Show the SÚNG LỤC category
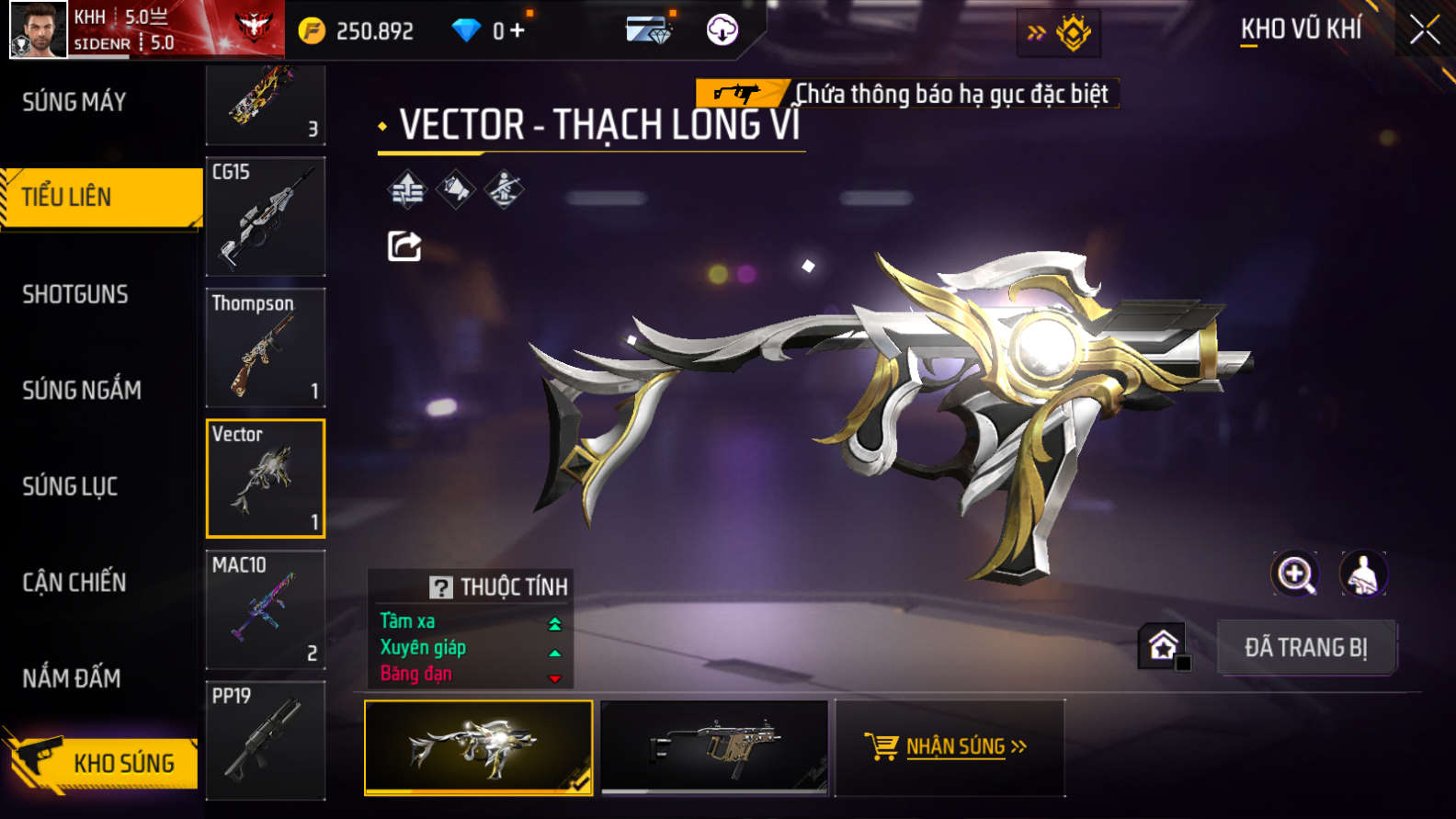1456x819 pixels. pyautogui.click(x=70, y=486)
